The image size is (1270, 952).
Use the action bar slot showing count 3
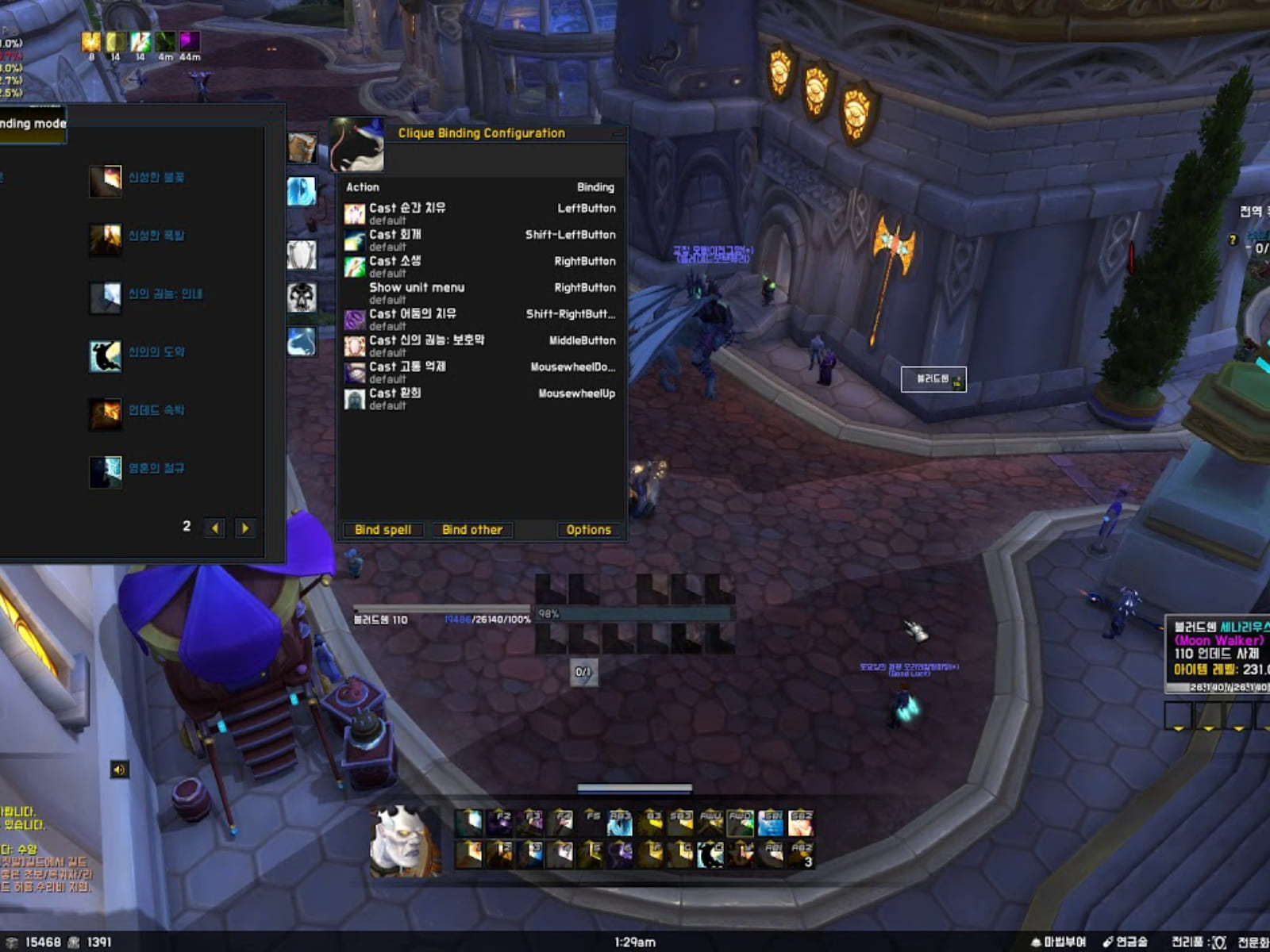802,854
